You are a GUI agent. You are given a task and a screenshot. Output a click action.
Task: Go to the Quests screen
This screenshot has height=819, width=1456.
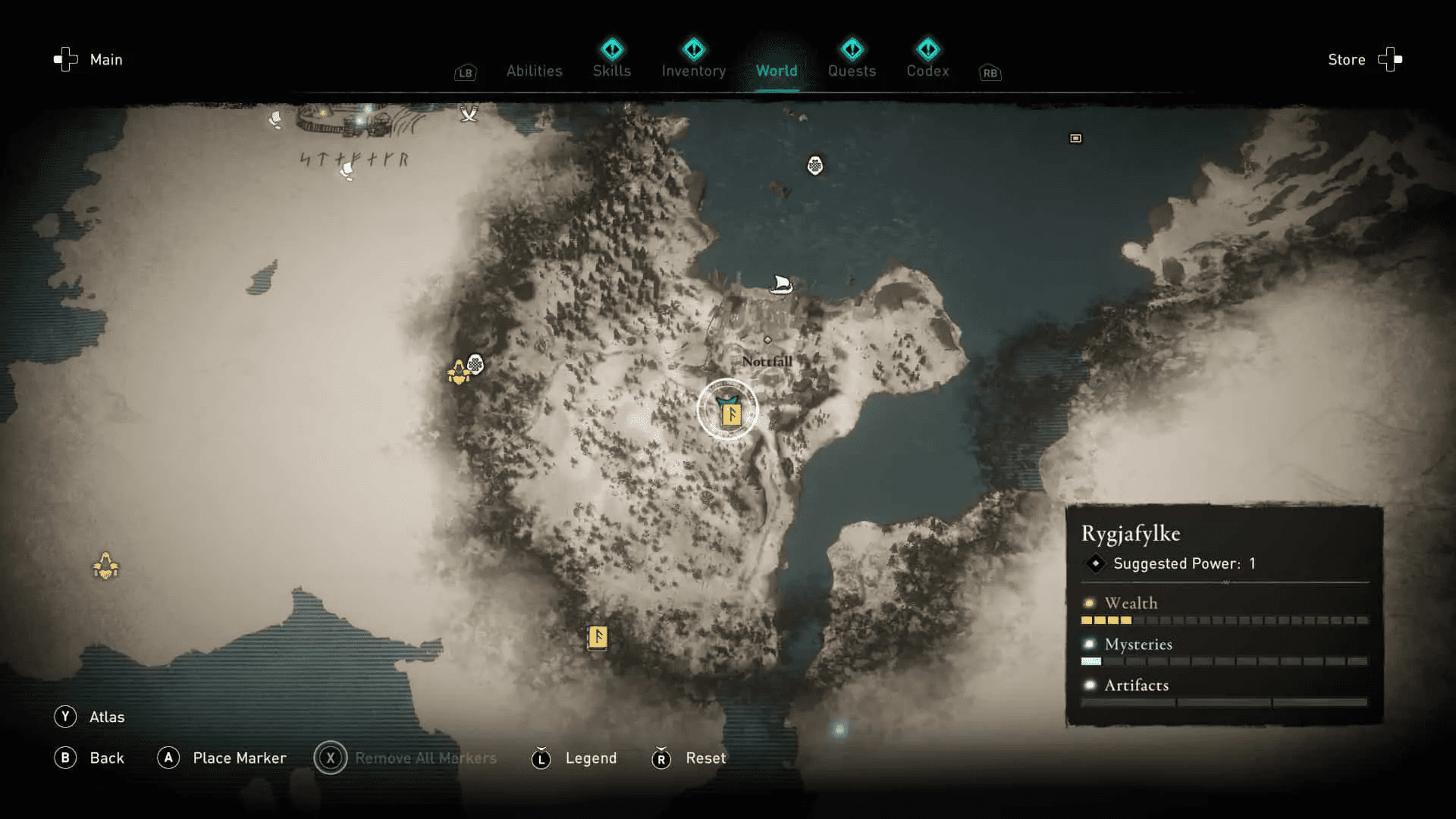click(x=852, y=71)
